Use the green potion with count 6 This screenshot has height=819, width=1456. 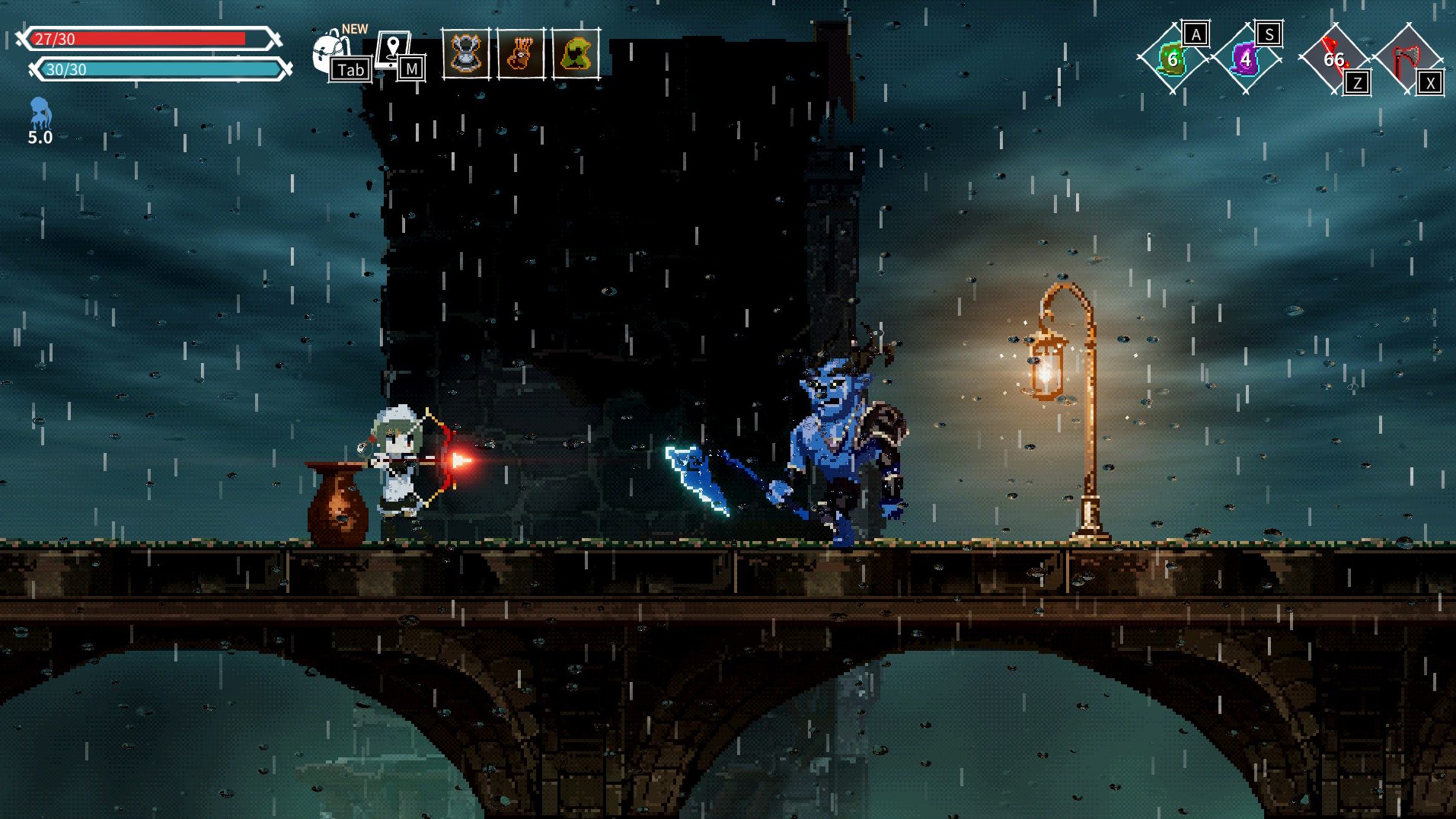pos(1172,59)
